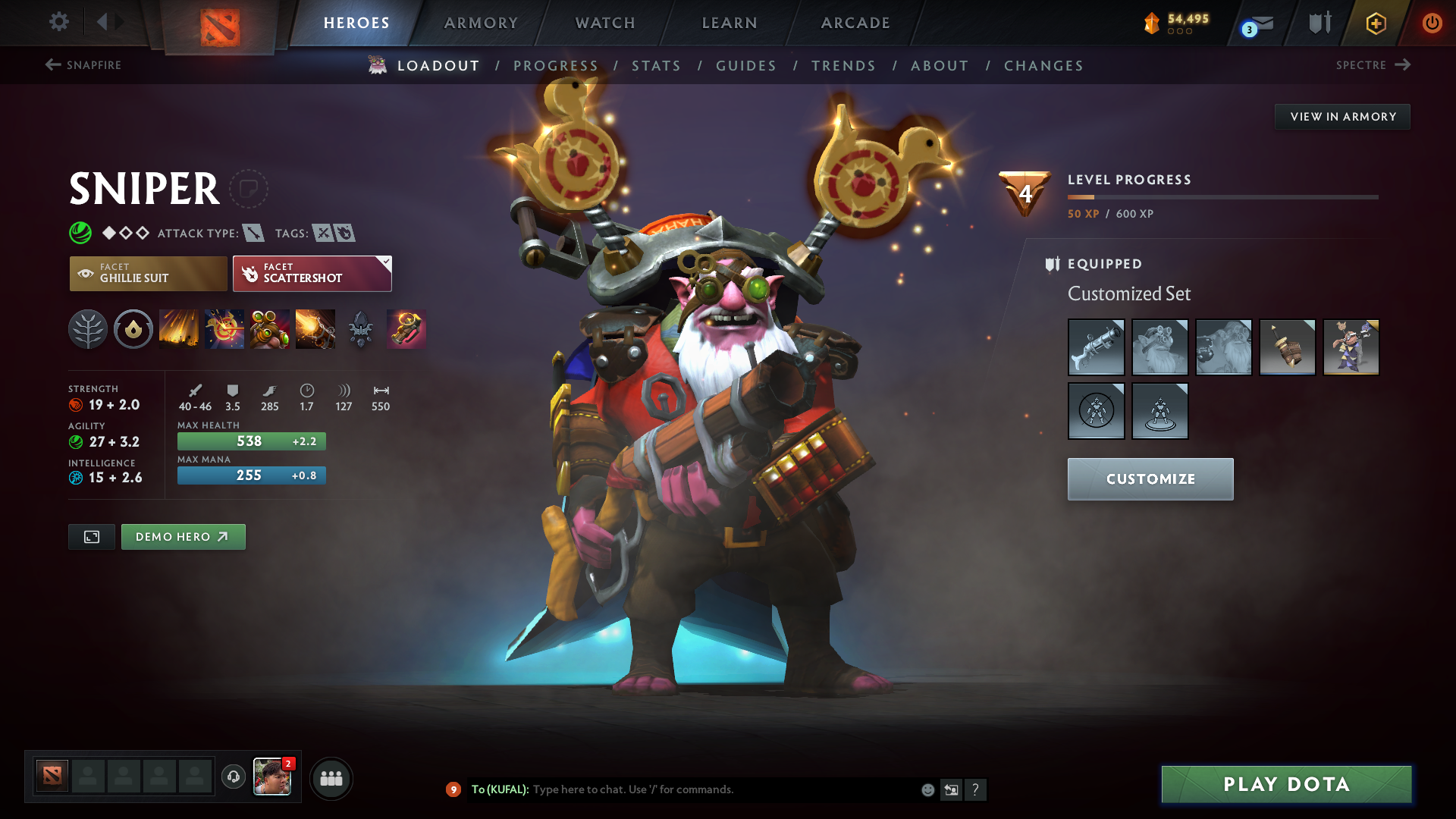Viewport: 1456px width, 819px height.
Task: Click the Dota Plus hexagon icon
Action: (1375, 23)
